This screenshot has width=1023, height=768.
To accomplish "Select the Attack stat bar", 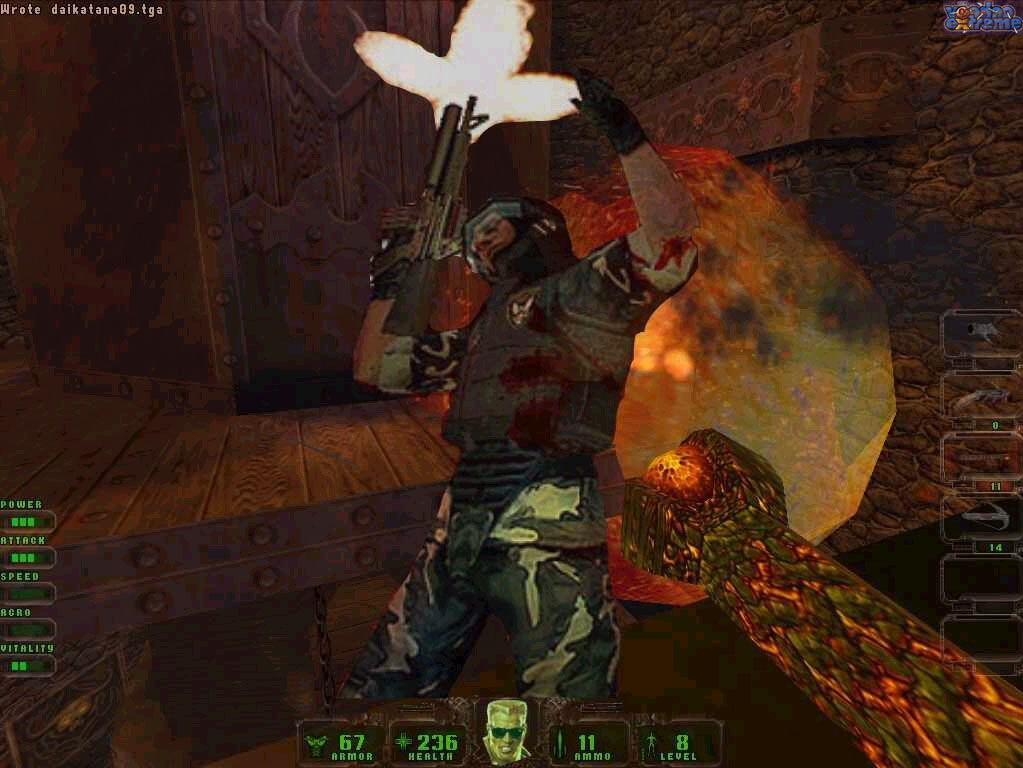I will click(26, 557).
